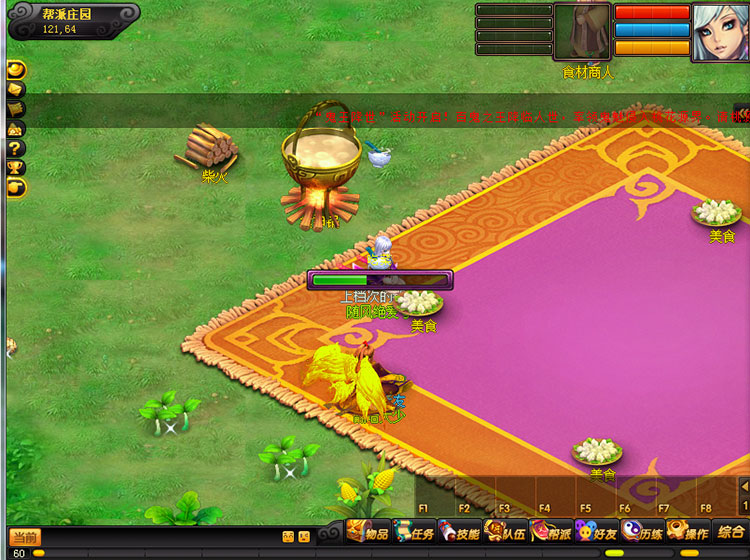Open the 任务 quest log
750x560 pixels.
tap(414, 534)
